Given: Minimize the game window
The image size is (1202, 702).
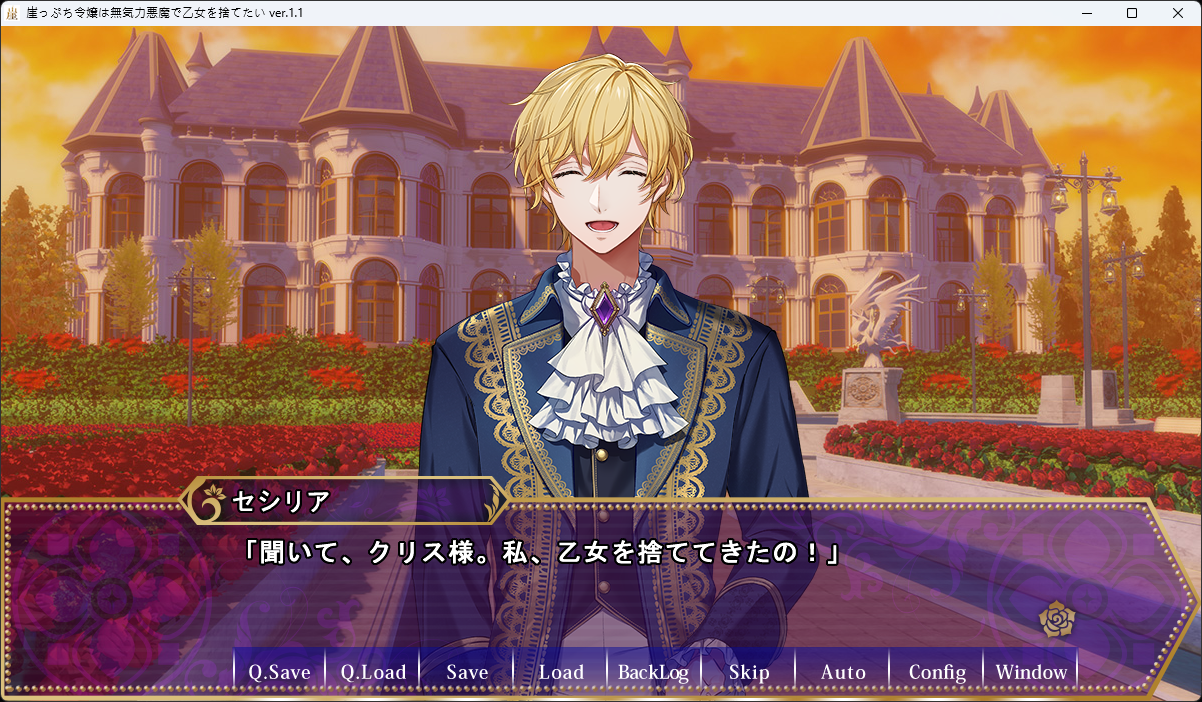Looking at the screenshot, I should [x=1086, y=13].
